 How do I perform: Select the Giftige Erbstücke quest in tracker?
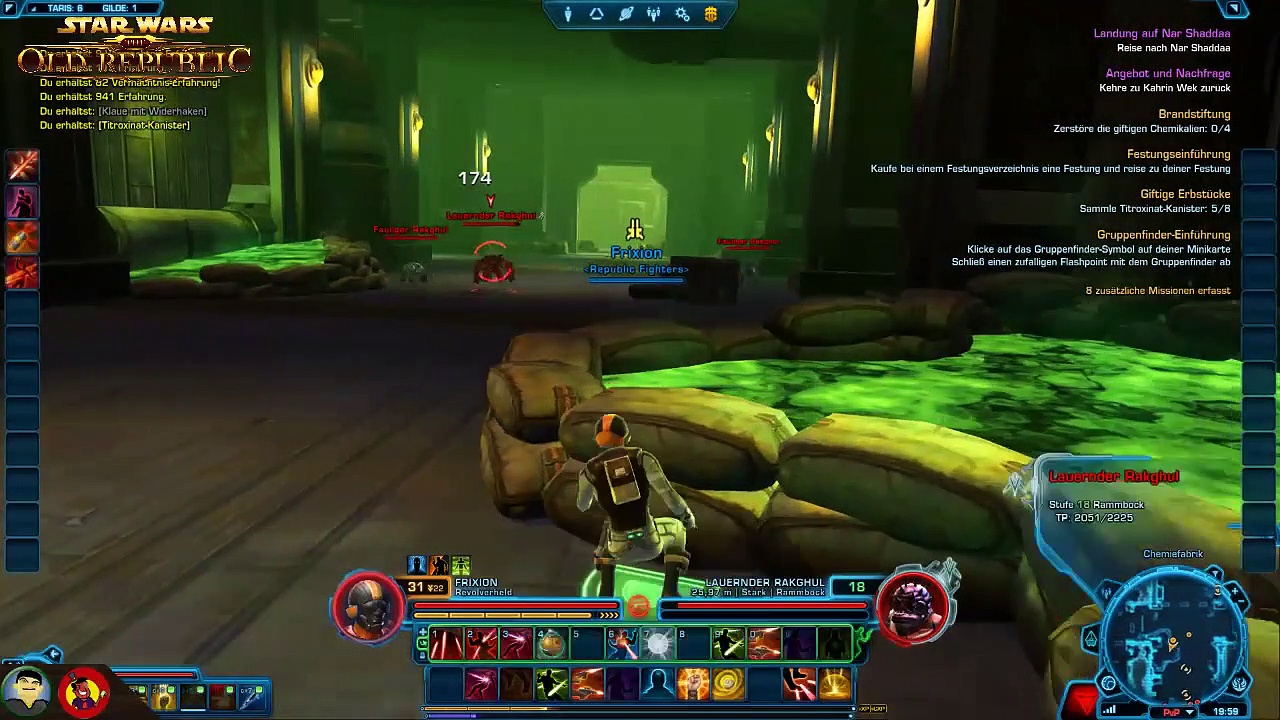click(1185, 194)
